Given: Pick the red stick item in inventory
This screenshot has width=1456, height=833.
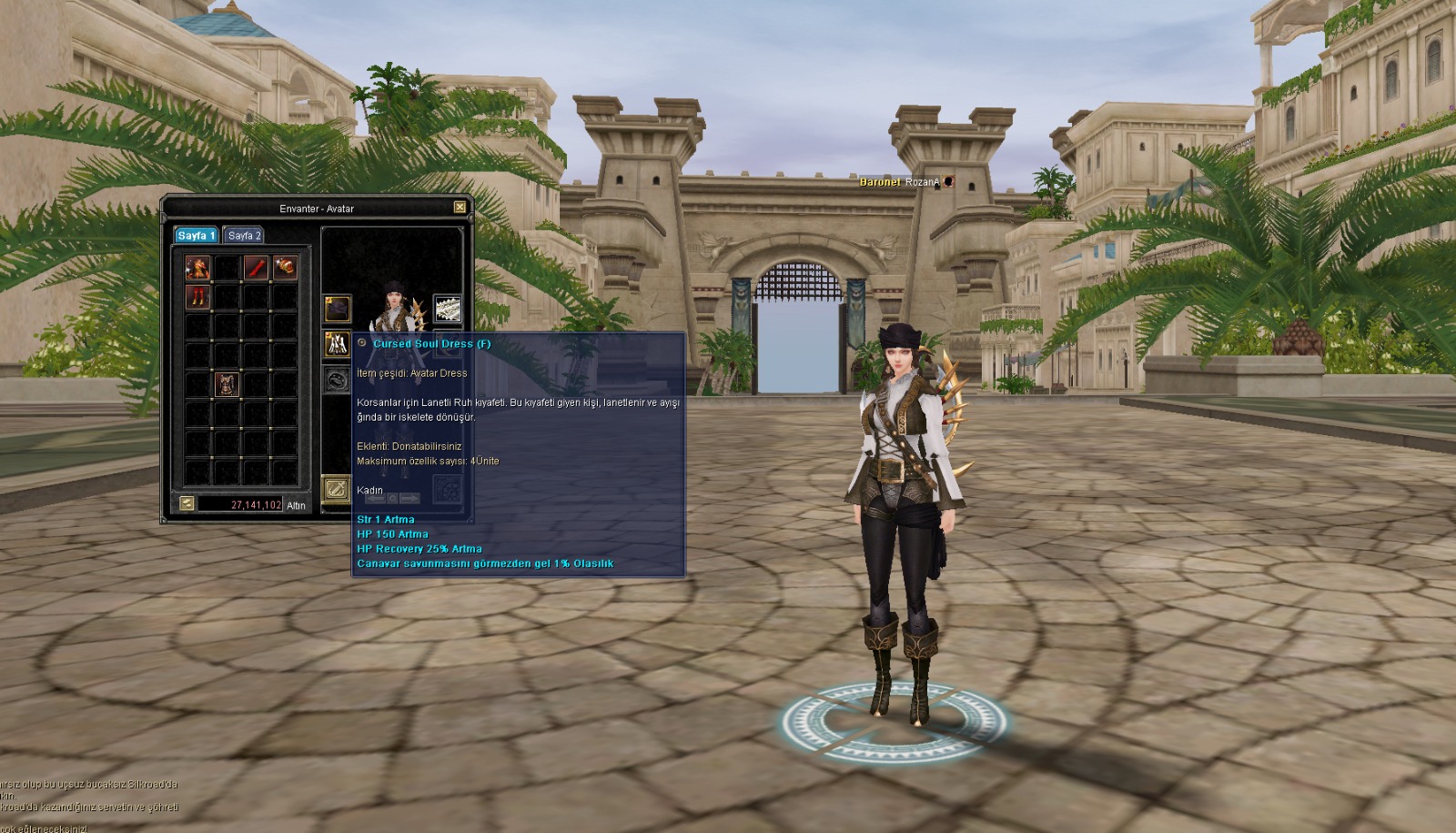Looking at the screenshot, I should point(256,268).
